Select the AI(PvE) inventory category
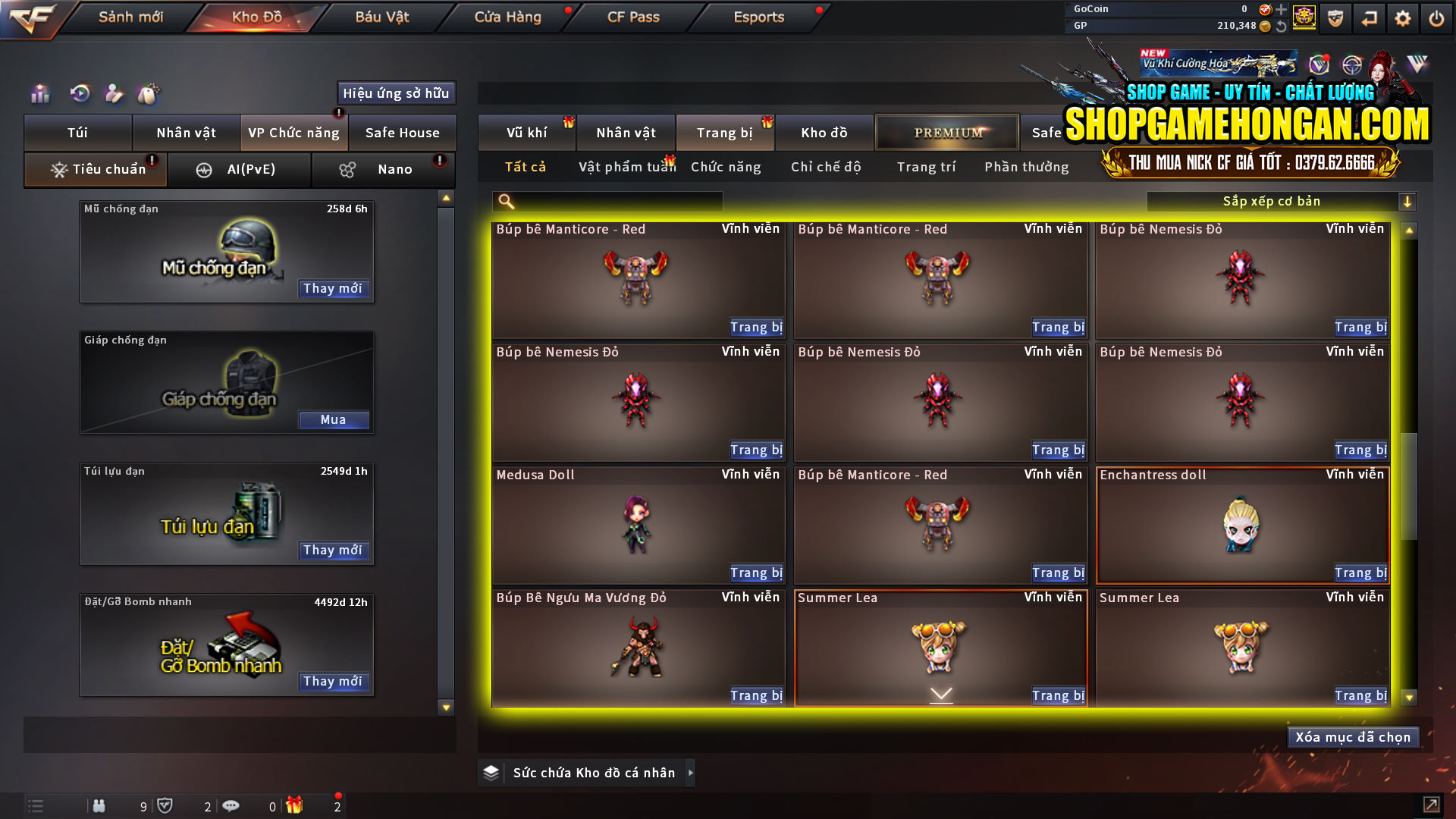The width and height of the screenshot is (1456, 819). pyautogui.click(x=240, y=169)
